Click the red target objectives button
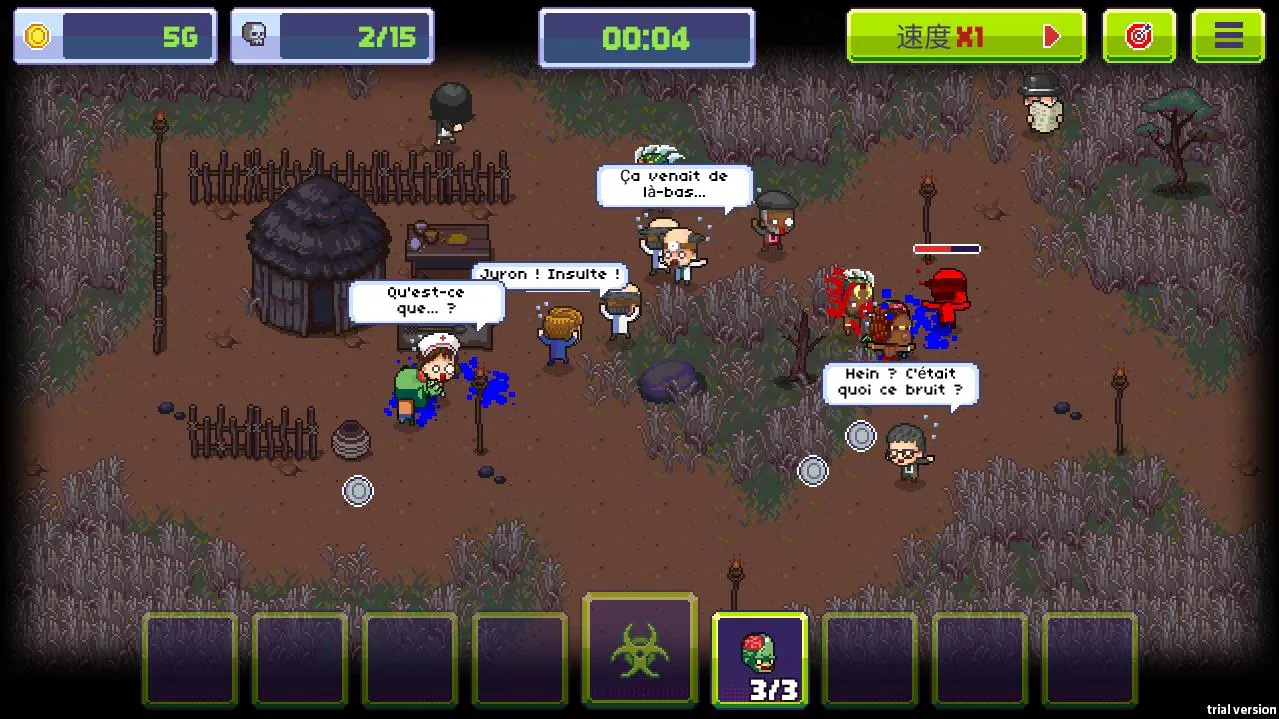 [x=1139, y=37]
